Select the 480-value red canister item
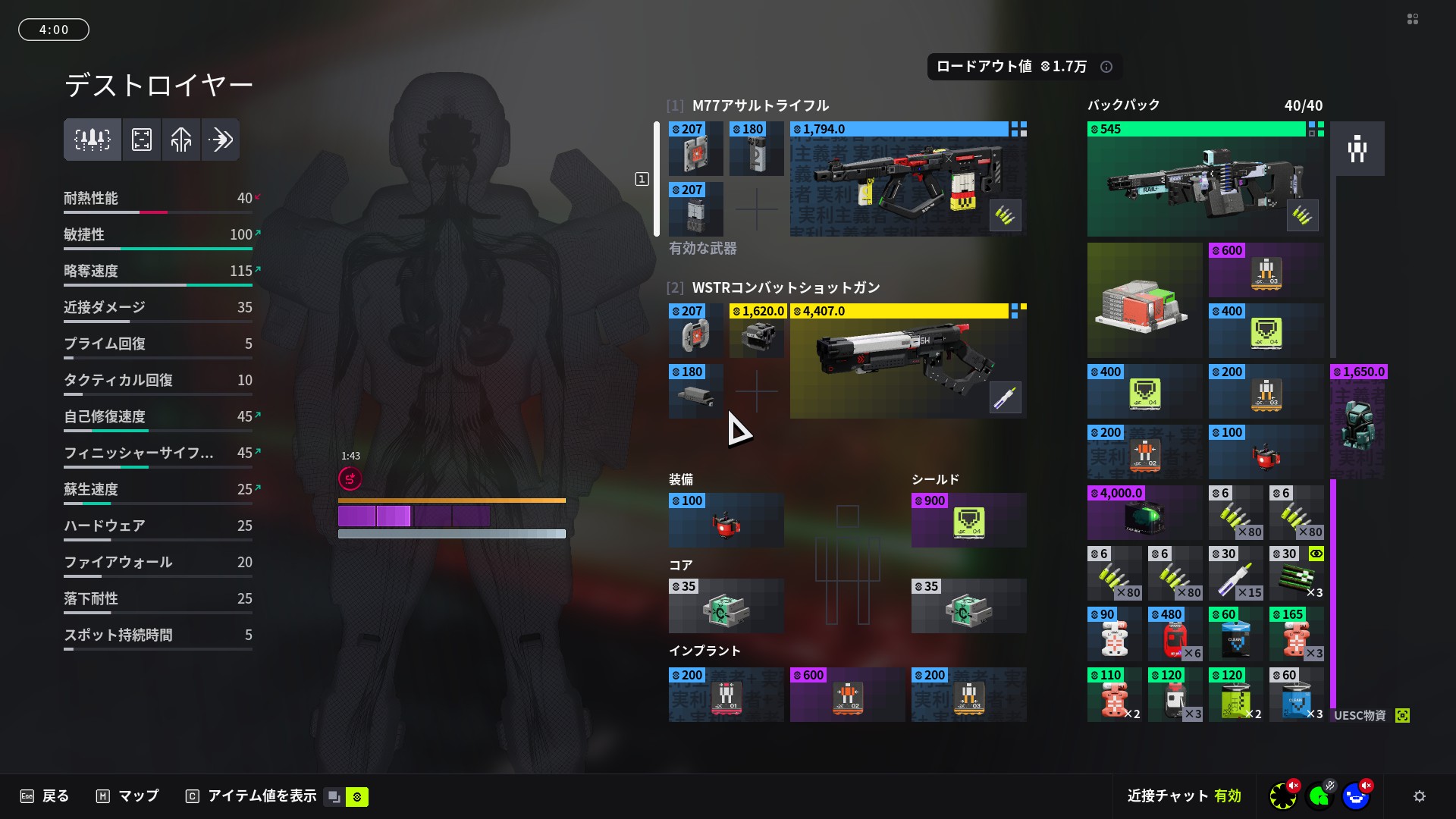1456x819 pixels. [x=1175, y=634]
